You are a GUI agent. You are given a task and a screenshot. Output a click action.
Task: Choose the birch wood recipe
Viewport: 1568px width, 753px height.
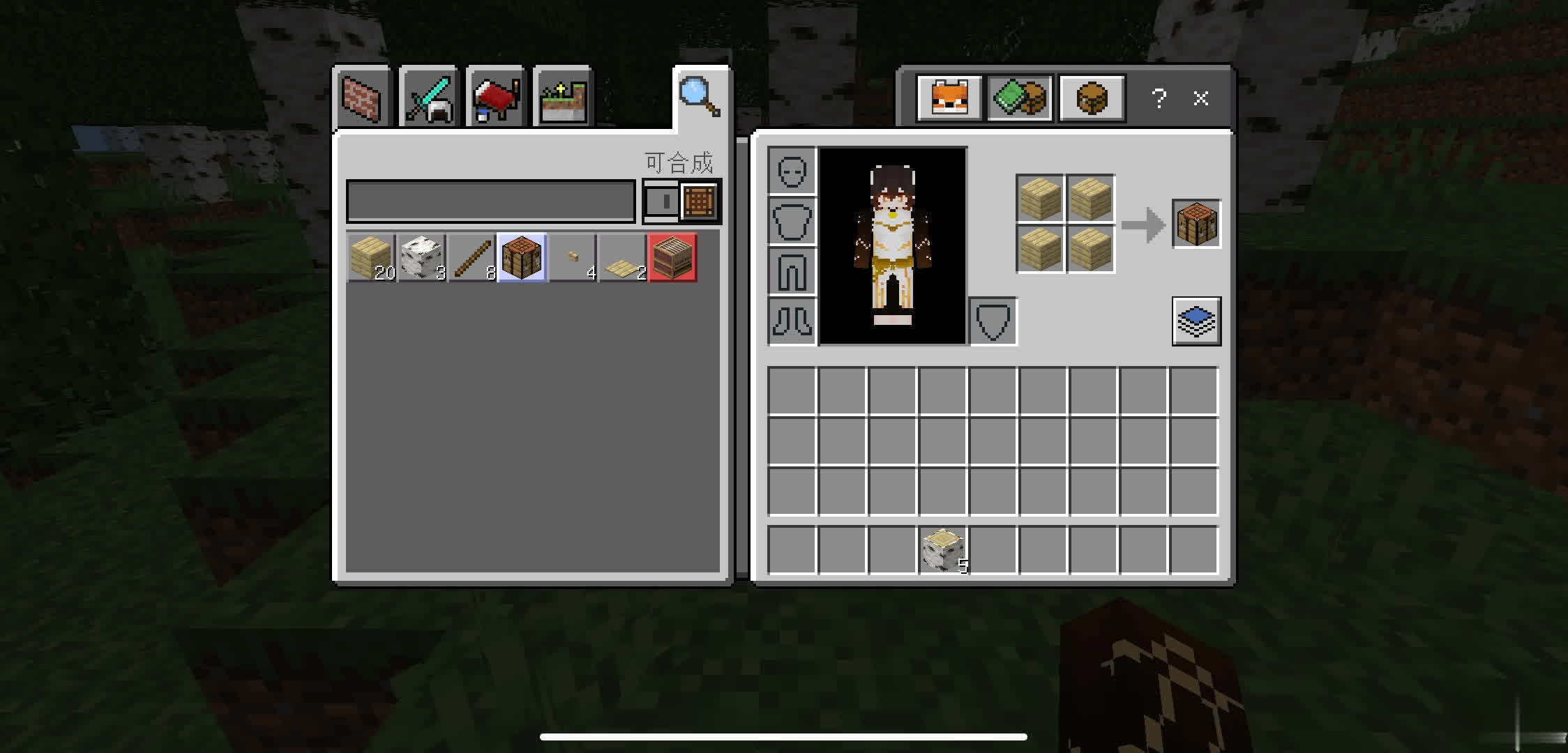[x=421, y=258]
